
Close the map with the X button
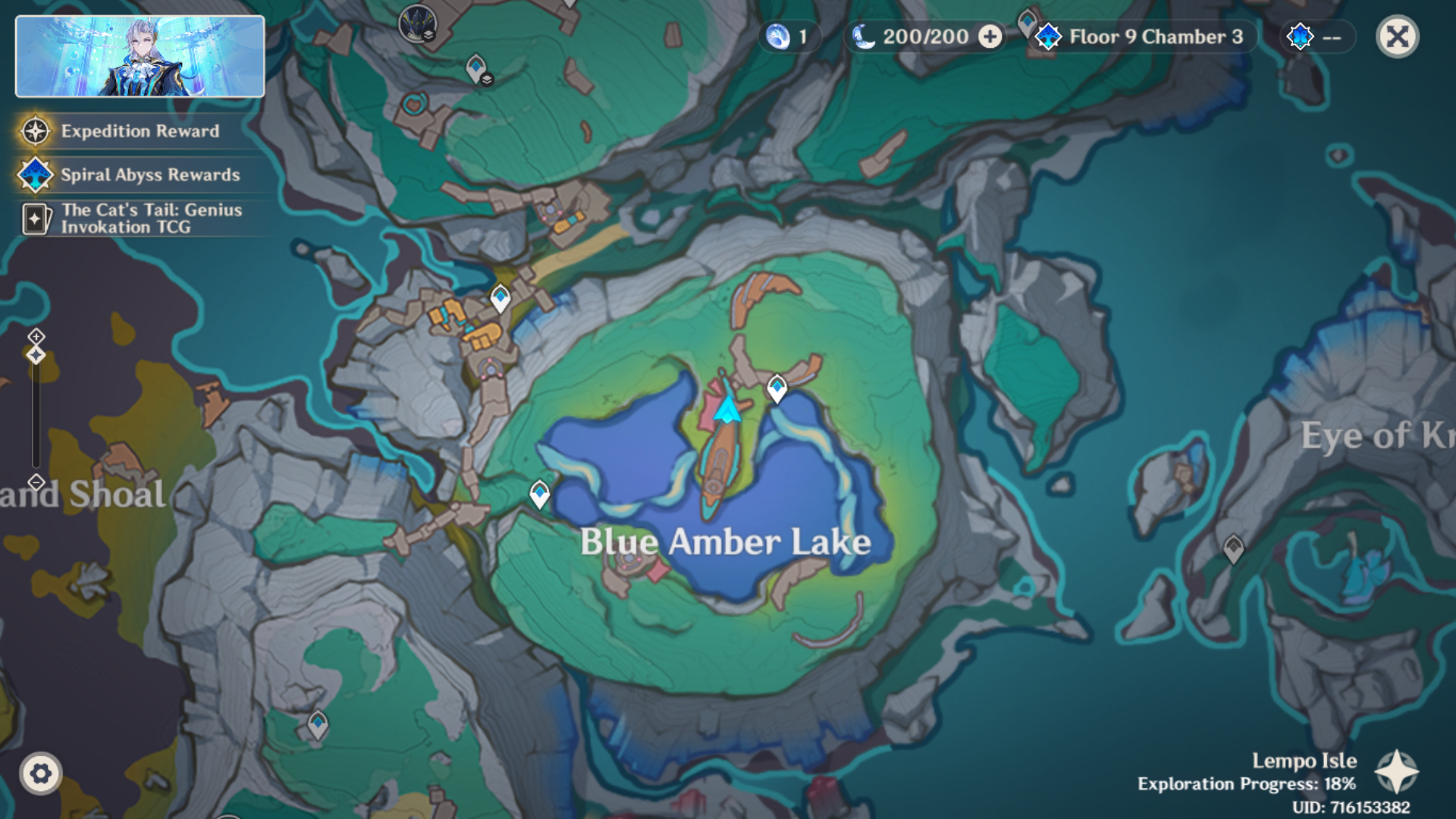point(1397,36)
